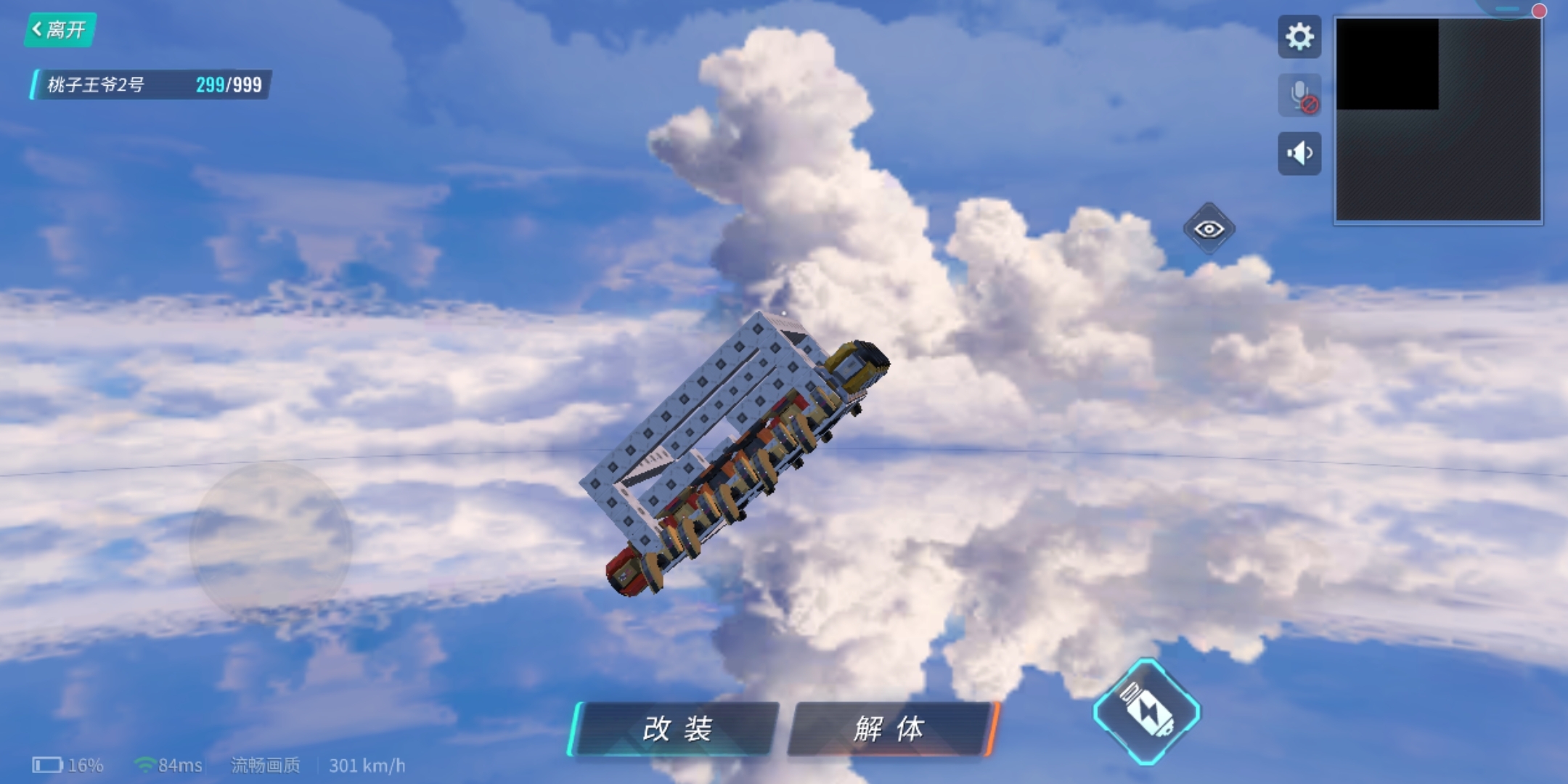
Task: Open the settings gear icon
Action: (1300, 37)
